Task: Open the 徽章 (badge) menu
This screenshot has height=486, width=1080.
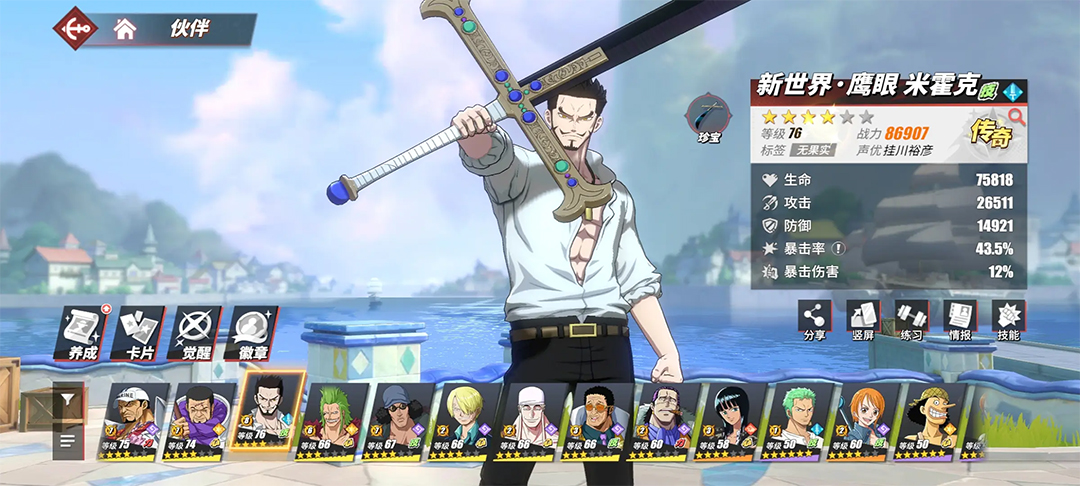Action: coord(252,334)
